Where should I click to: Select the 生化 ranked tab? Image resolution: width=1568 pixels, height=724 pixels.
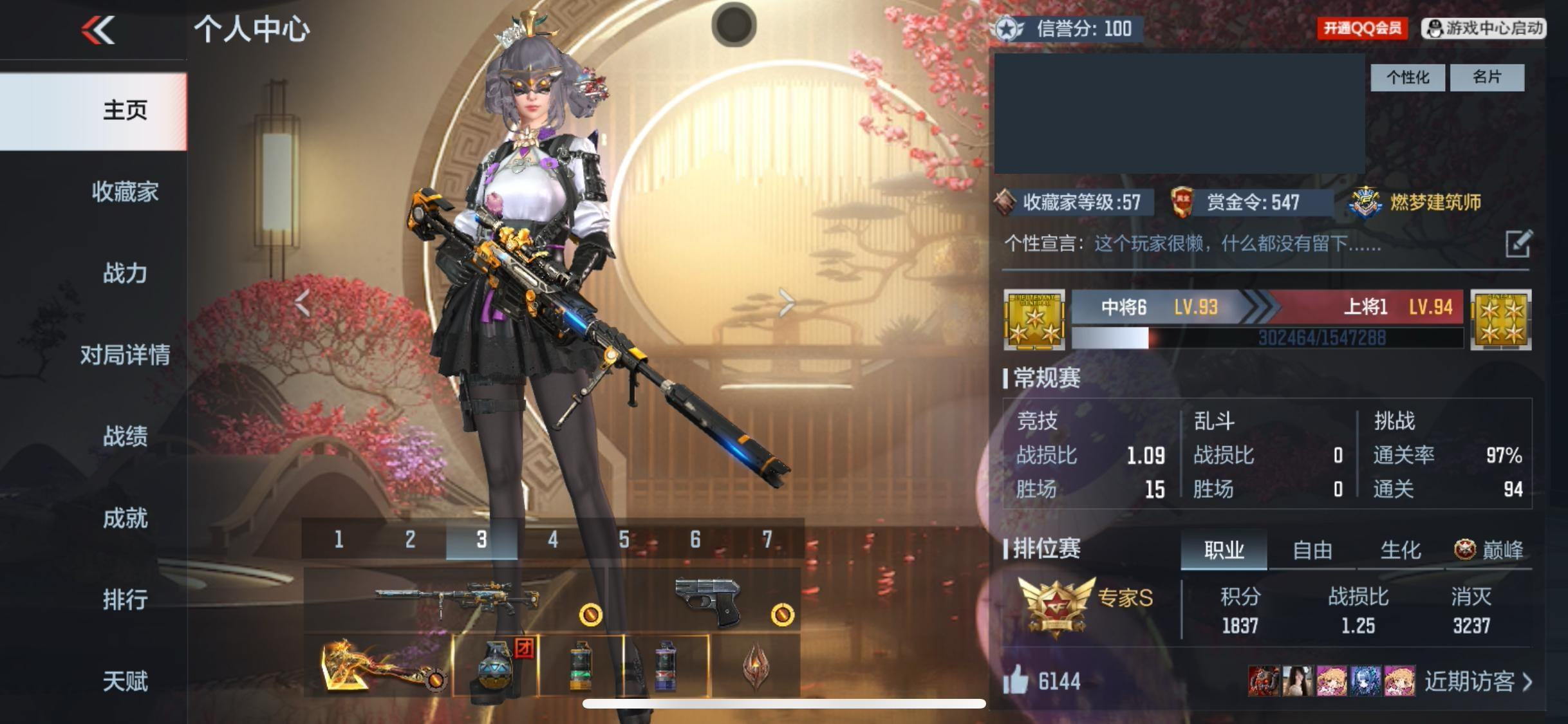[x=1401, y=550]
